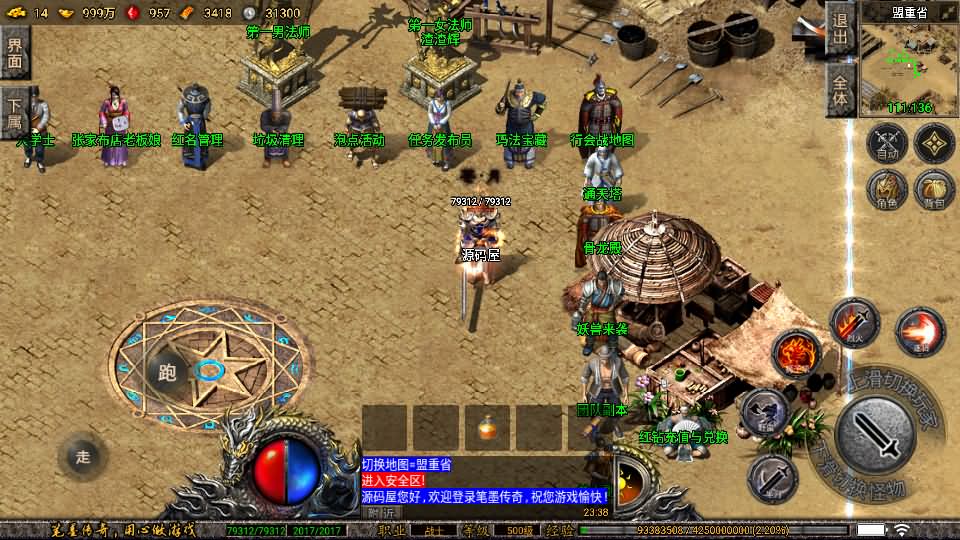Tap the 跑 run button
Image resolution: width=960 pixels, height=540 pixels.
[x=167, y=373]
